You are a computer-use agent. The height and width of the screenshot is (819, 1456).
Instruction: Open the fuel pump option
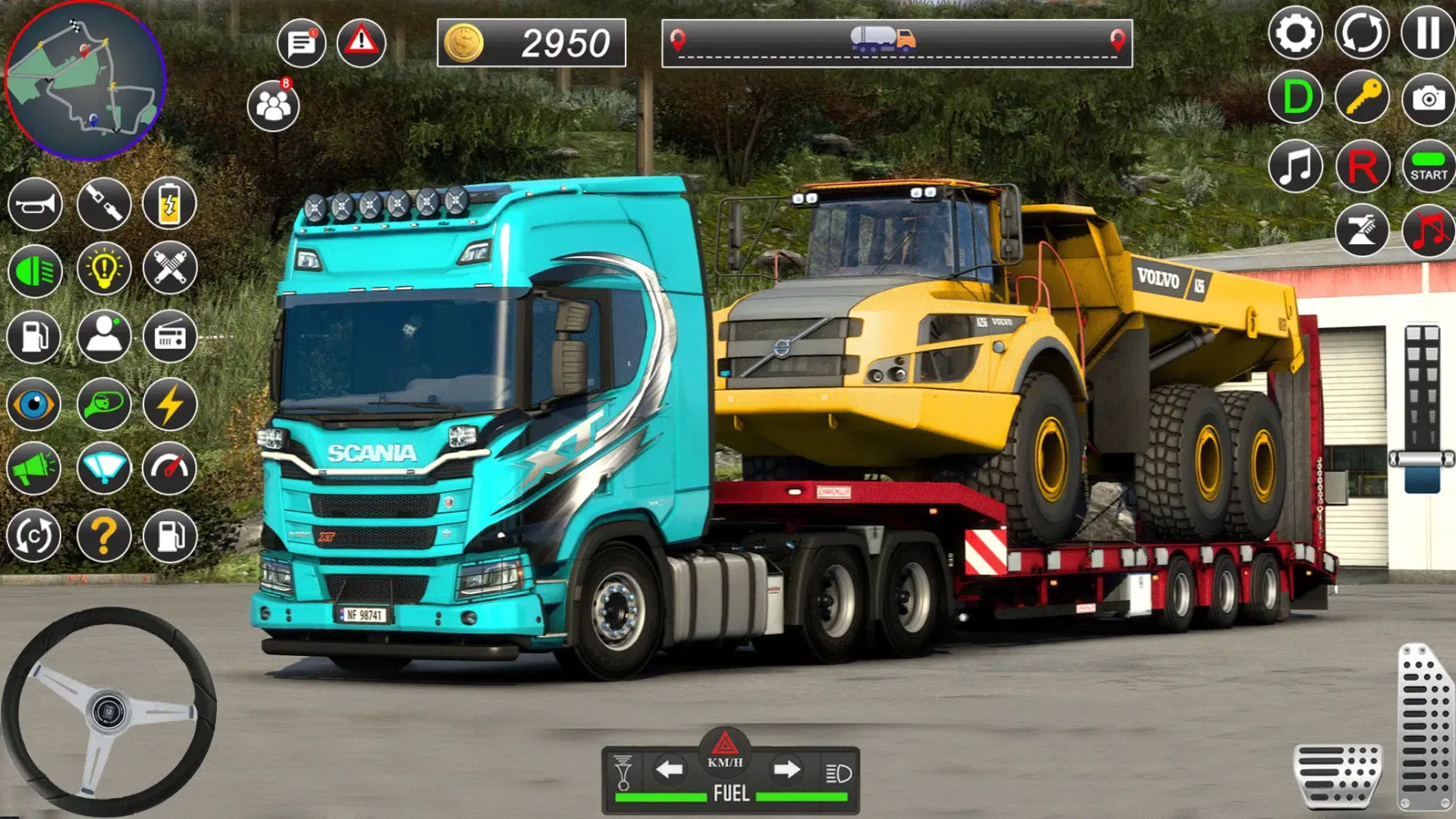coord(34,338)
